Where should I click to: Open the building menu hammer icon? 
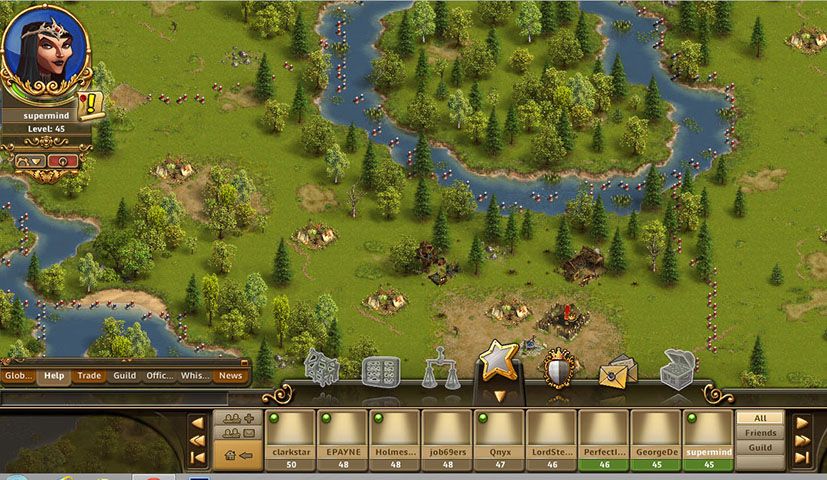point(322,367)
